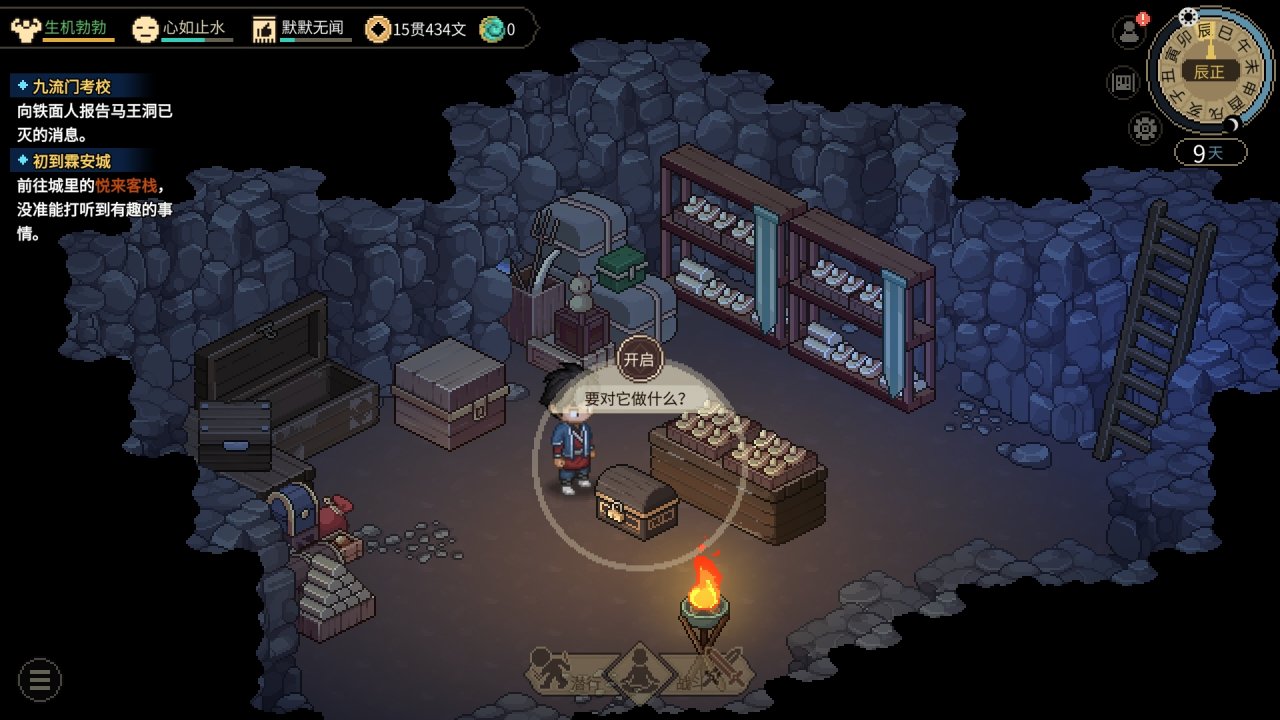Click the 辰正 time dial

(1208, 72)
